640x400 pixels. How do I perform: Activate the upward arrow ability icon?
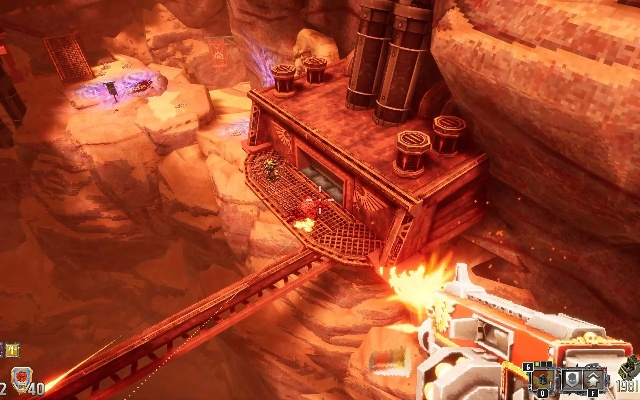pyautogui.click(x=594, y=379)
